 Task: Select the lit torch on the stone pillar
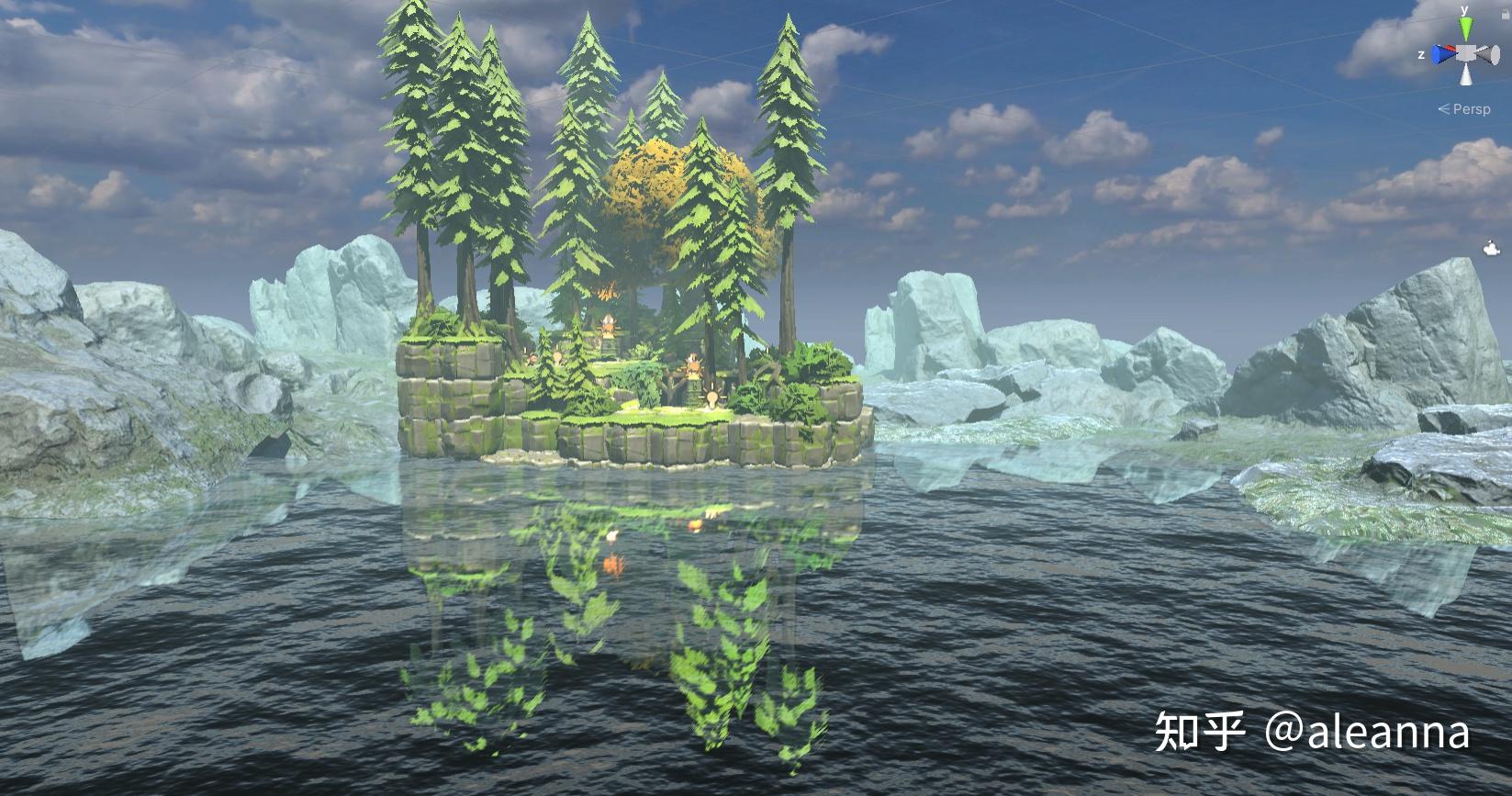[609, 326]
